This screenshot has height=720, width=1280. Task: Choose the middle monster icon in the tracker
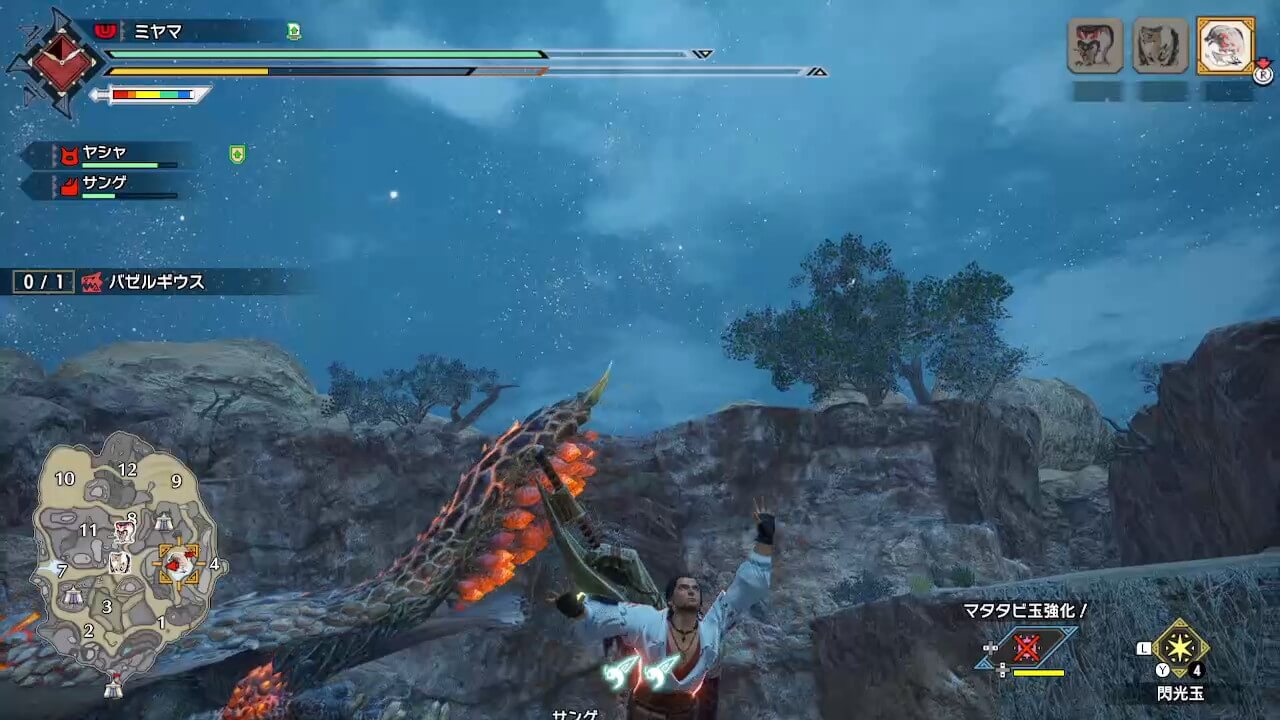[1160, 45]
